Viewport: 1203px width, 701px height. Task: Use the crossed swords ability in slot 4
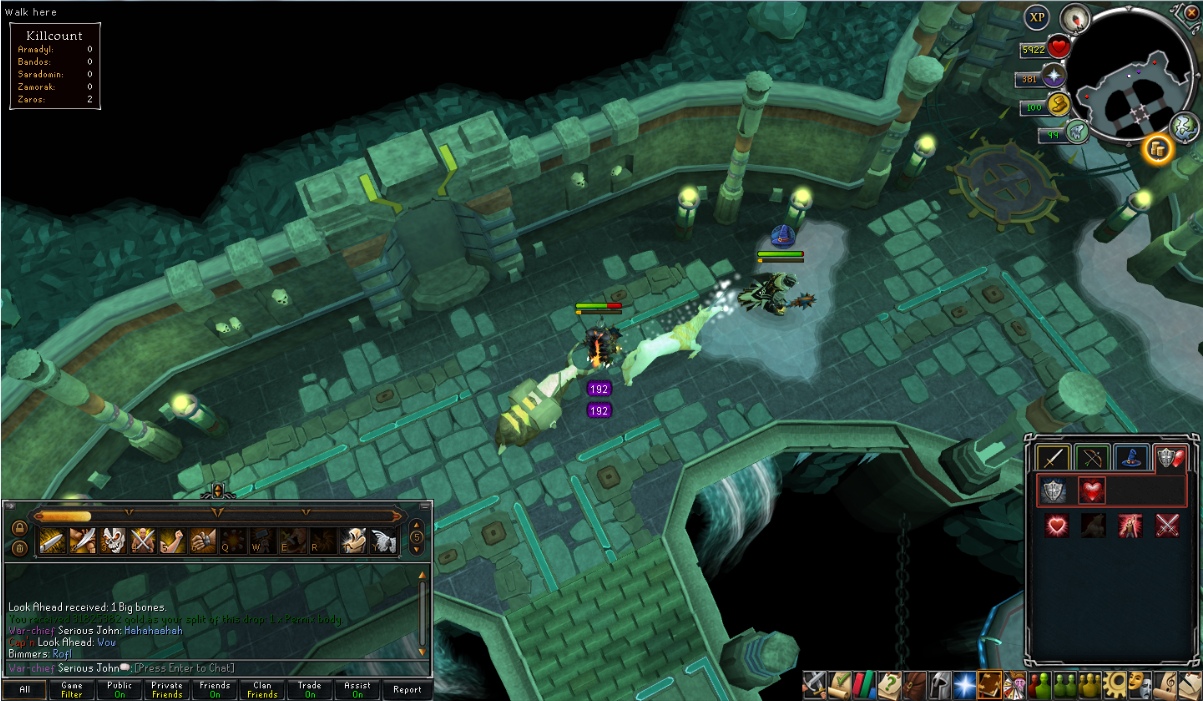143,541
